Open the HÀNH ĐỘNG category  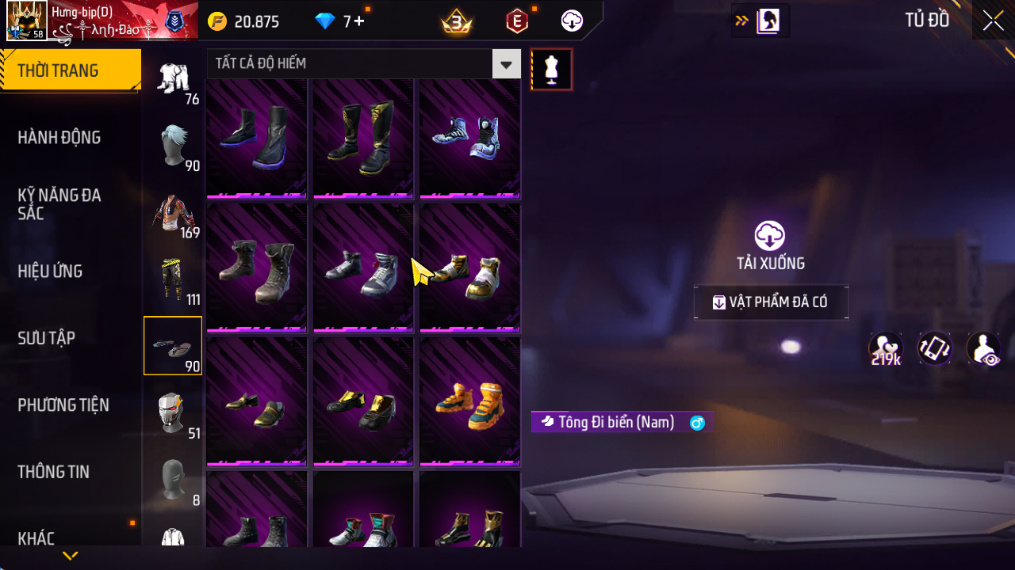coord(60,137)
